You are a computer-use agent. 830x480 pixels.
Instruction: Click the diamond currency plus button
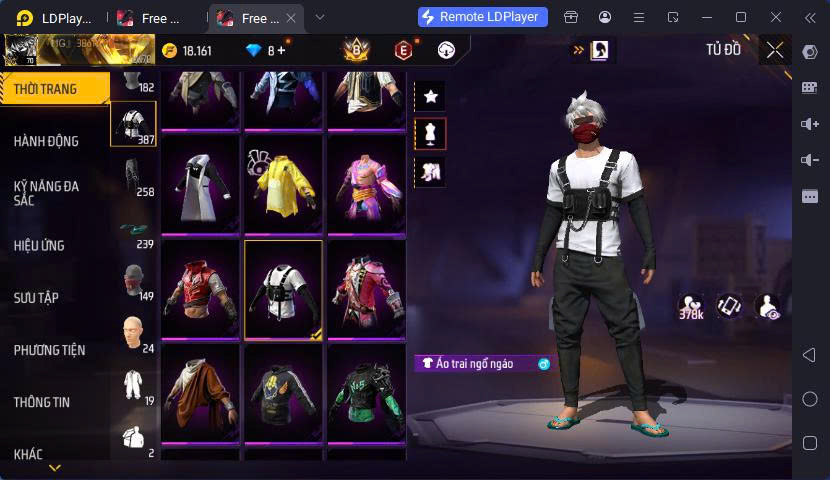click(x=281, y=50)
